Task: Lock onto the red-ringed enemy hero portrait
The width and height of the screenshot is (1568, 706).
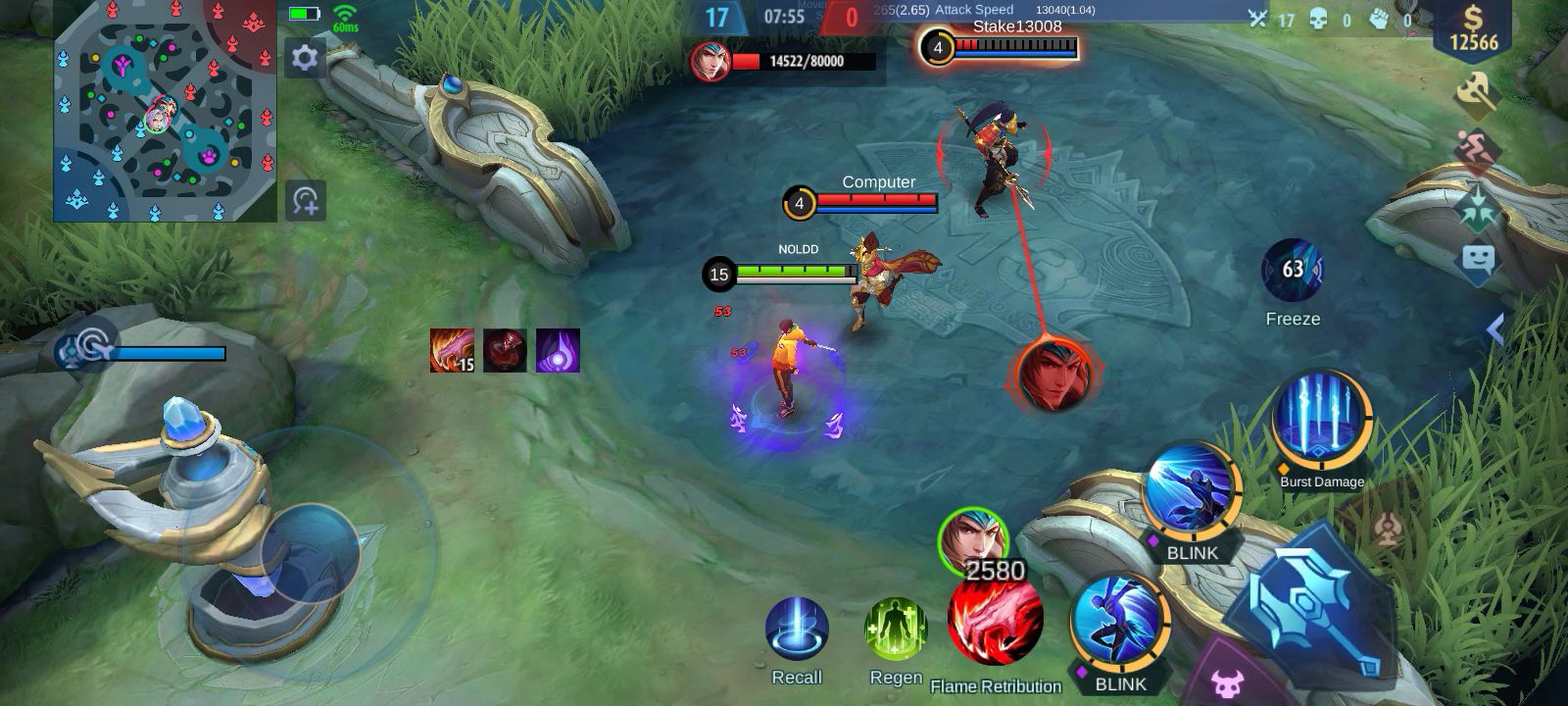Action: tap(1053, 375)
